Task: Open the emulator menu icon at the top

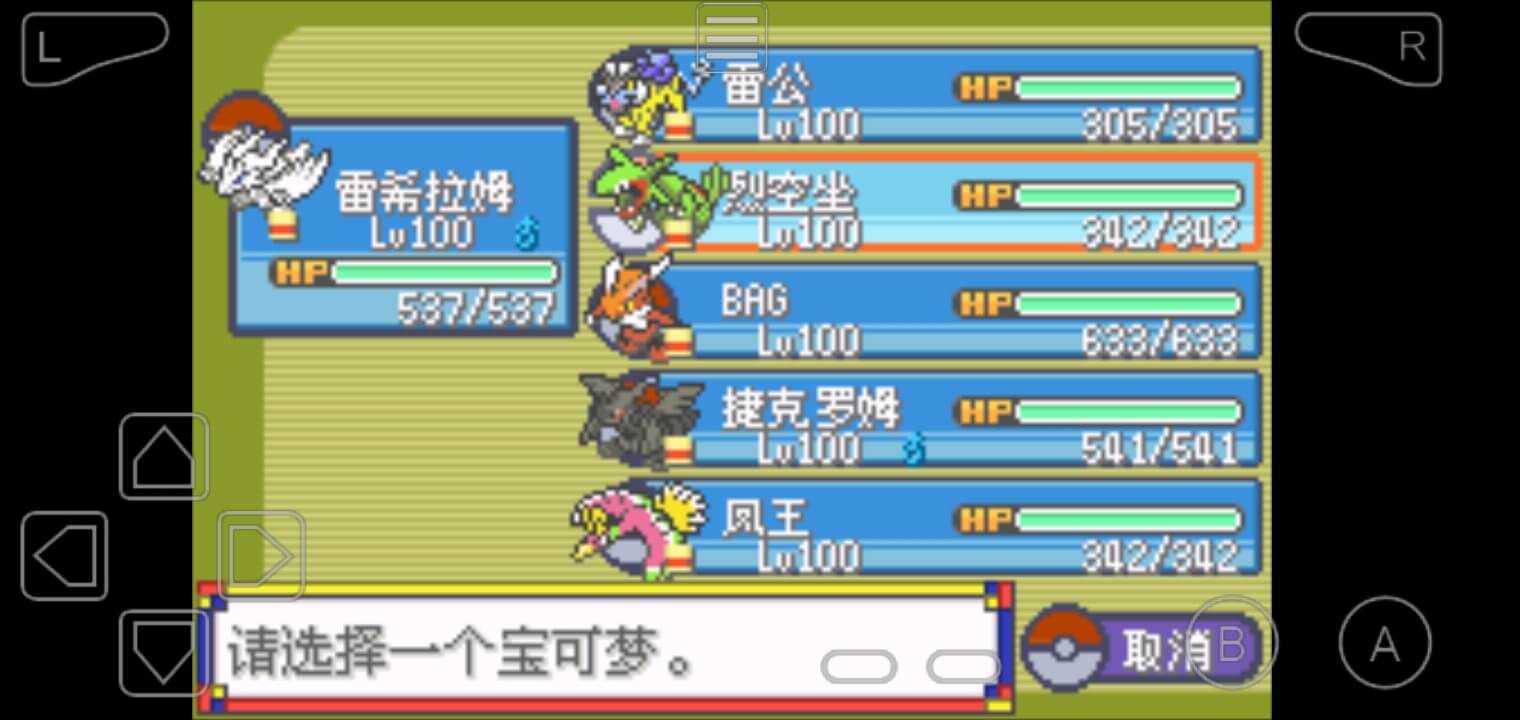Action: point(729,37)
